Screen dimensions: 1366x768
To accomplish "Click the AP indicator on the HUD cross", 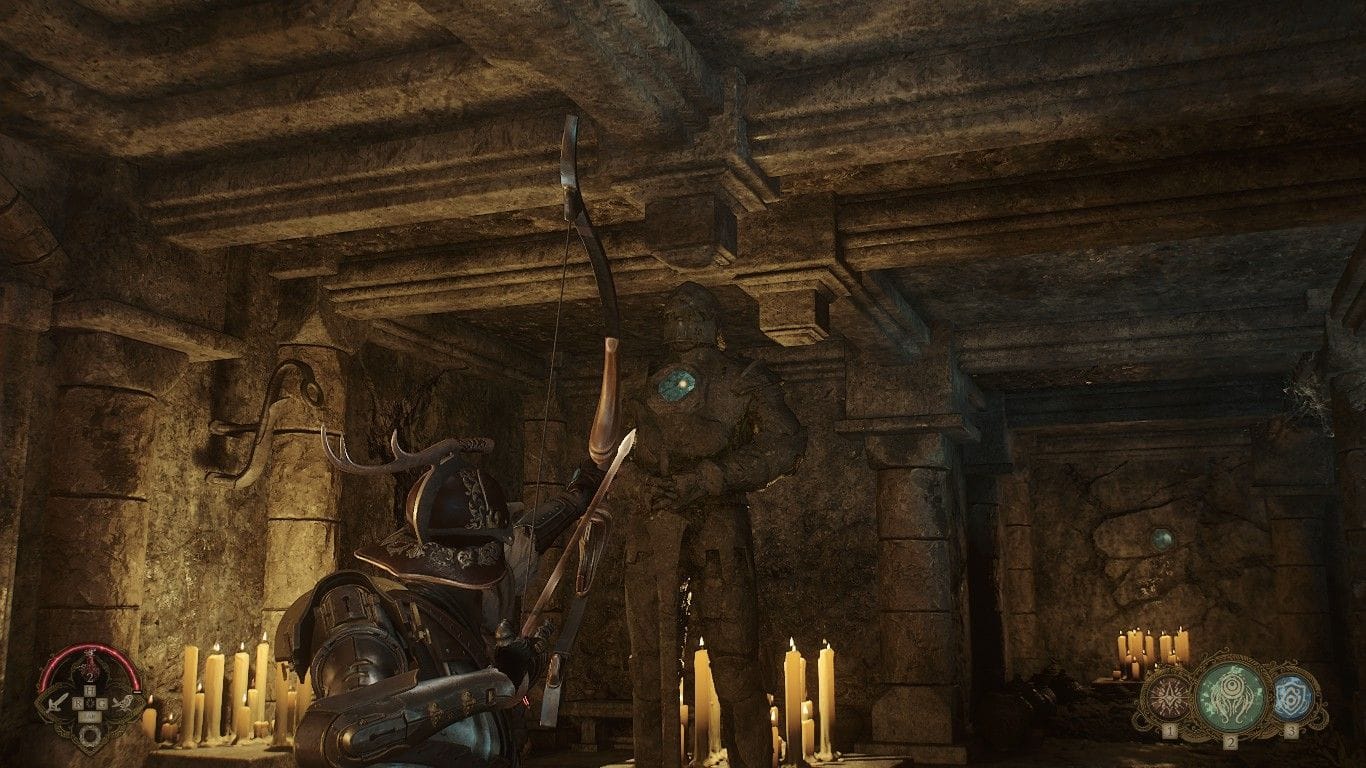I will [92, 715].
